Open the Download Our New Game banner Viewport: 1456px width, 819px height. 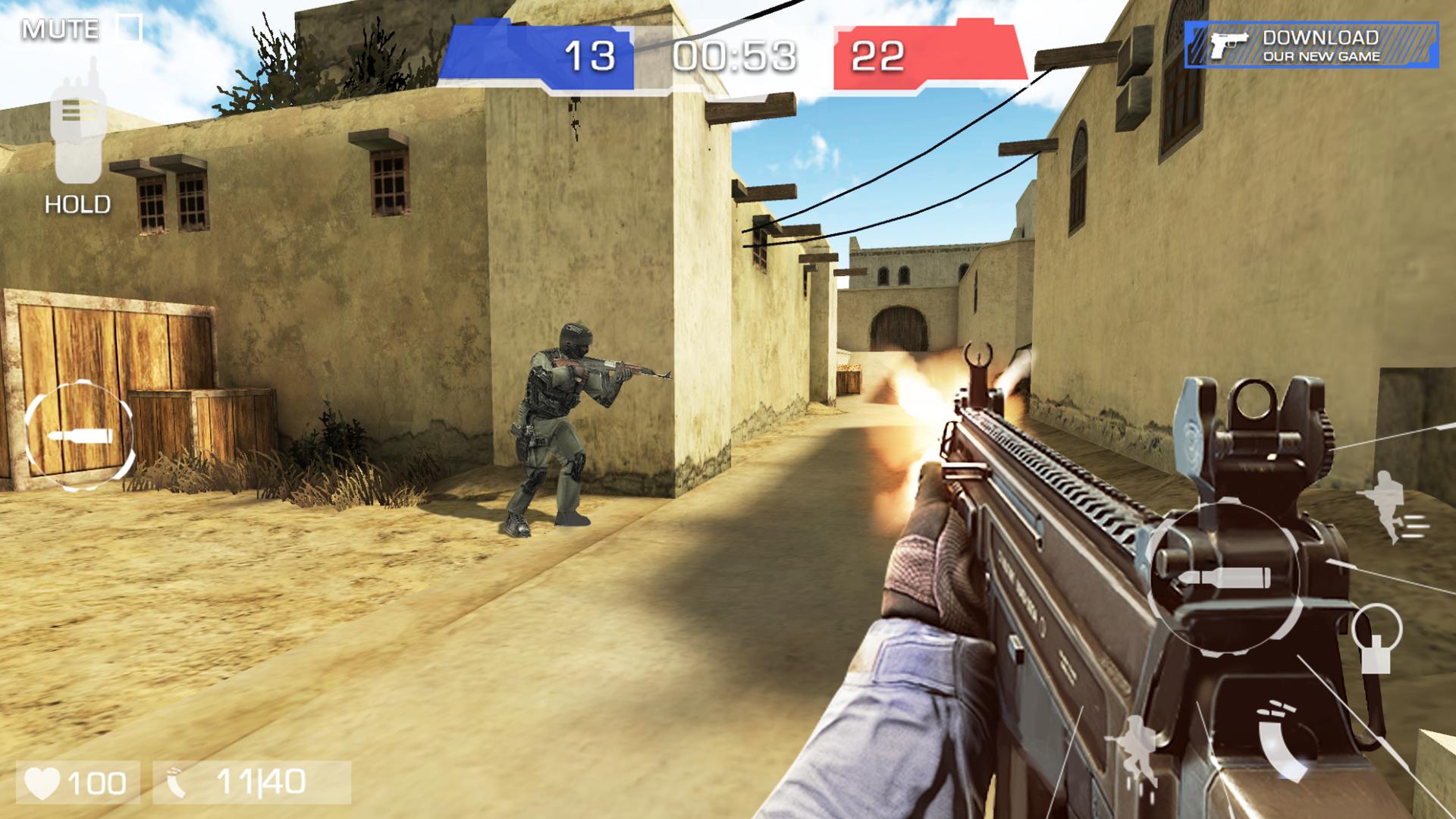pos(1311,45)
